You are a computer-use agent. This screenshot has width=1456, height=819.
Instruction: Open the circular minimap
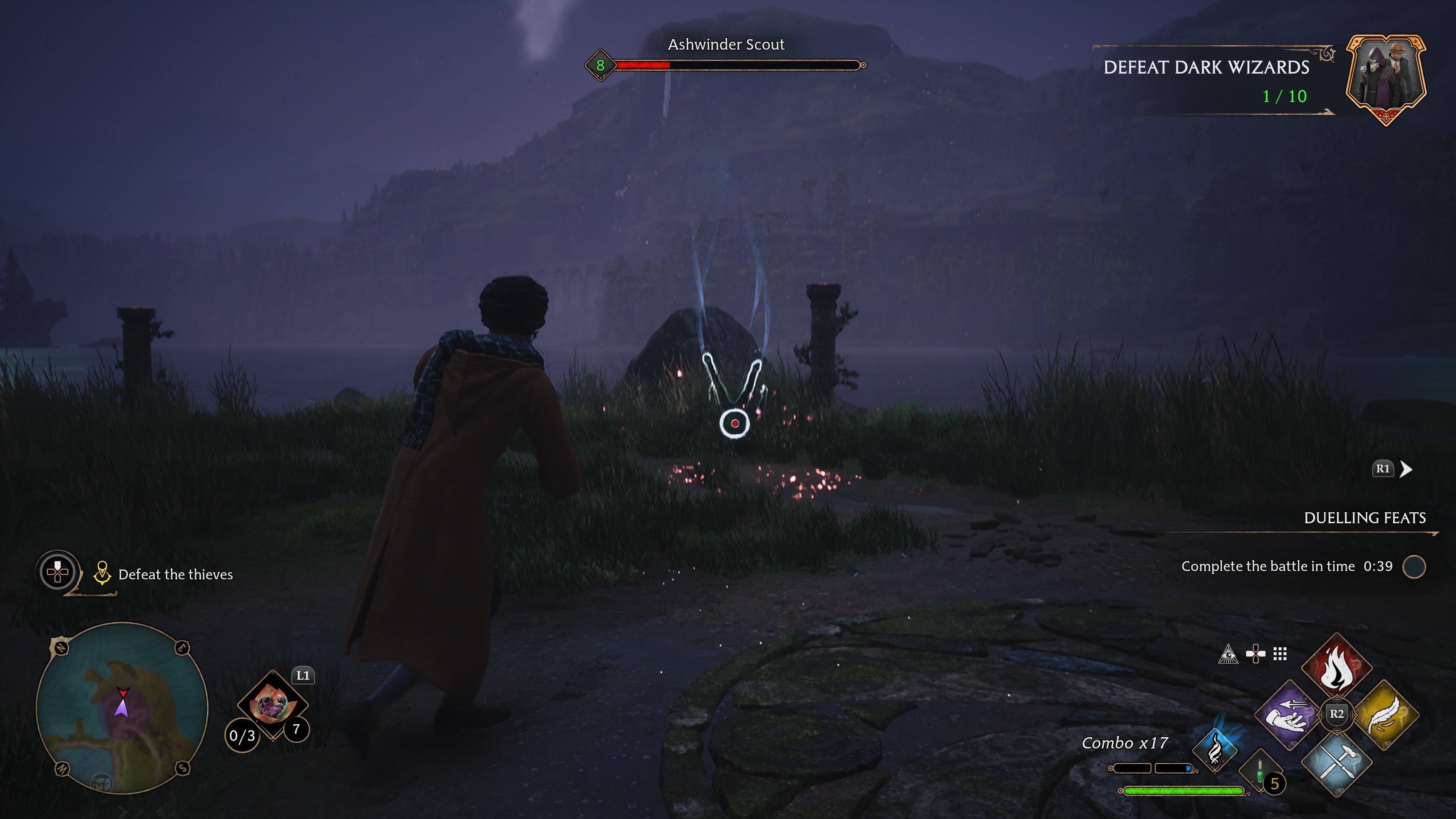tap(122, 708)
